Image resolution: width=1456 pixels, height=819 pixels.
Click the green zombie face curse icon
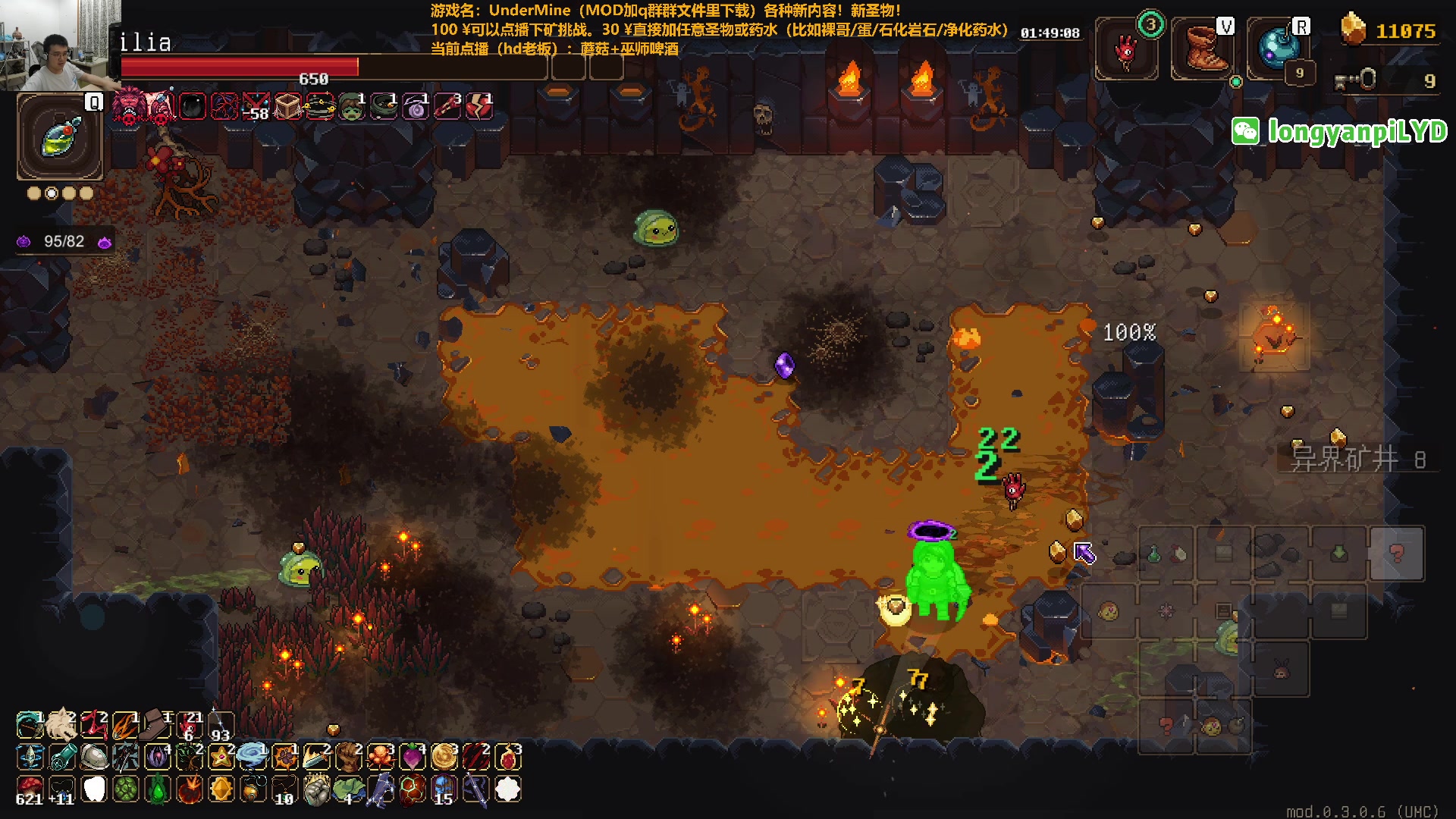[x=351, y=107]
